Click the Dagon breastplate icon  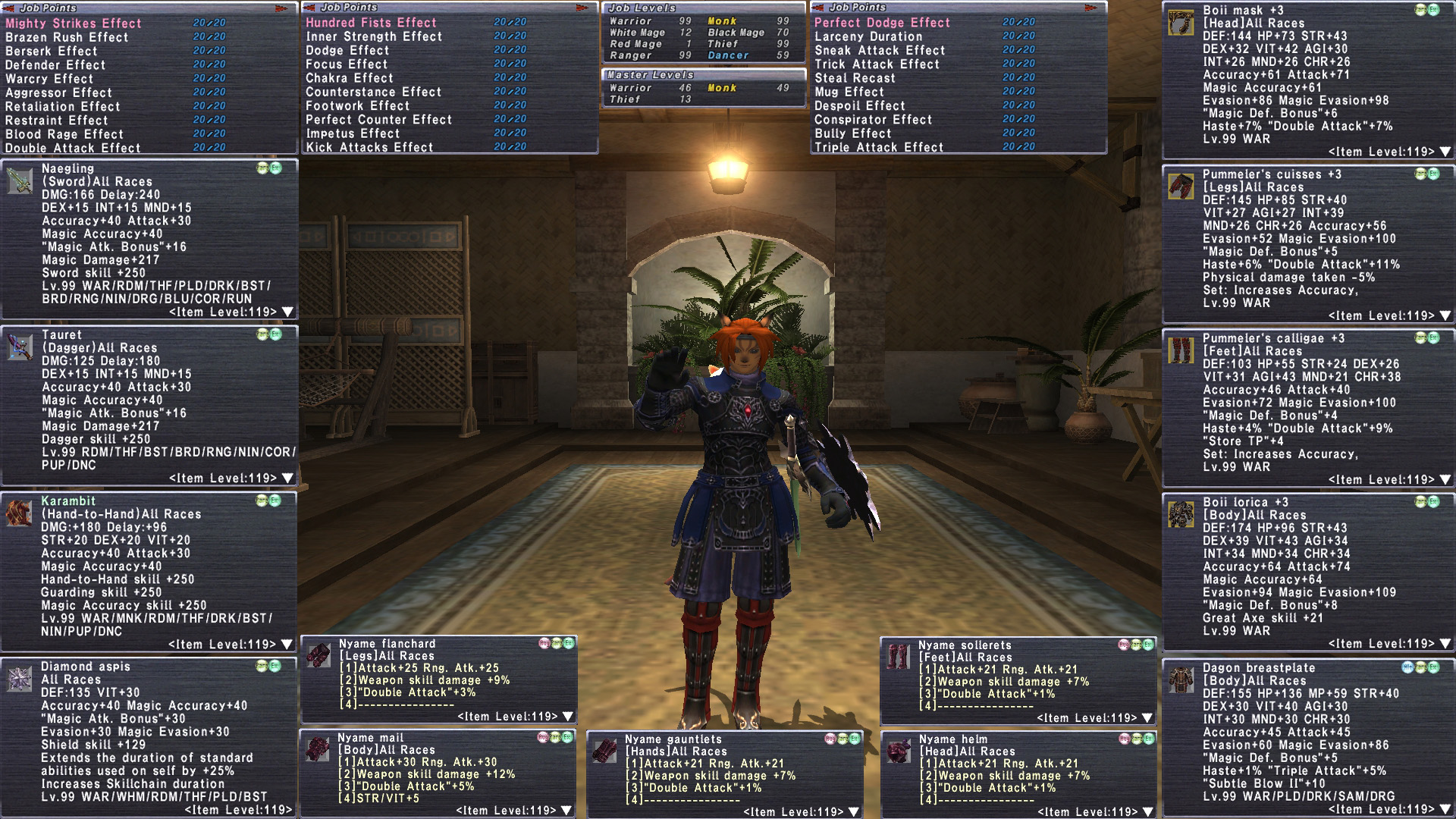pos(1181,680)
